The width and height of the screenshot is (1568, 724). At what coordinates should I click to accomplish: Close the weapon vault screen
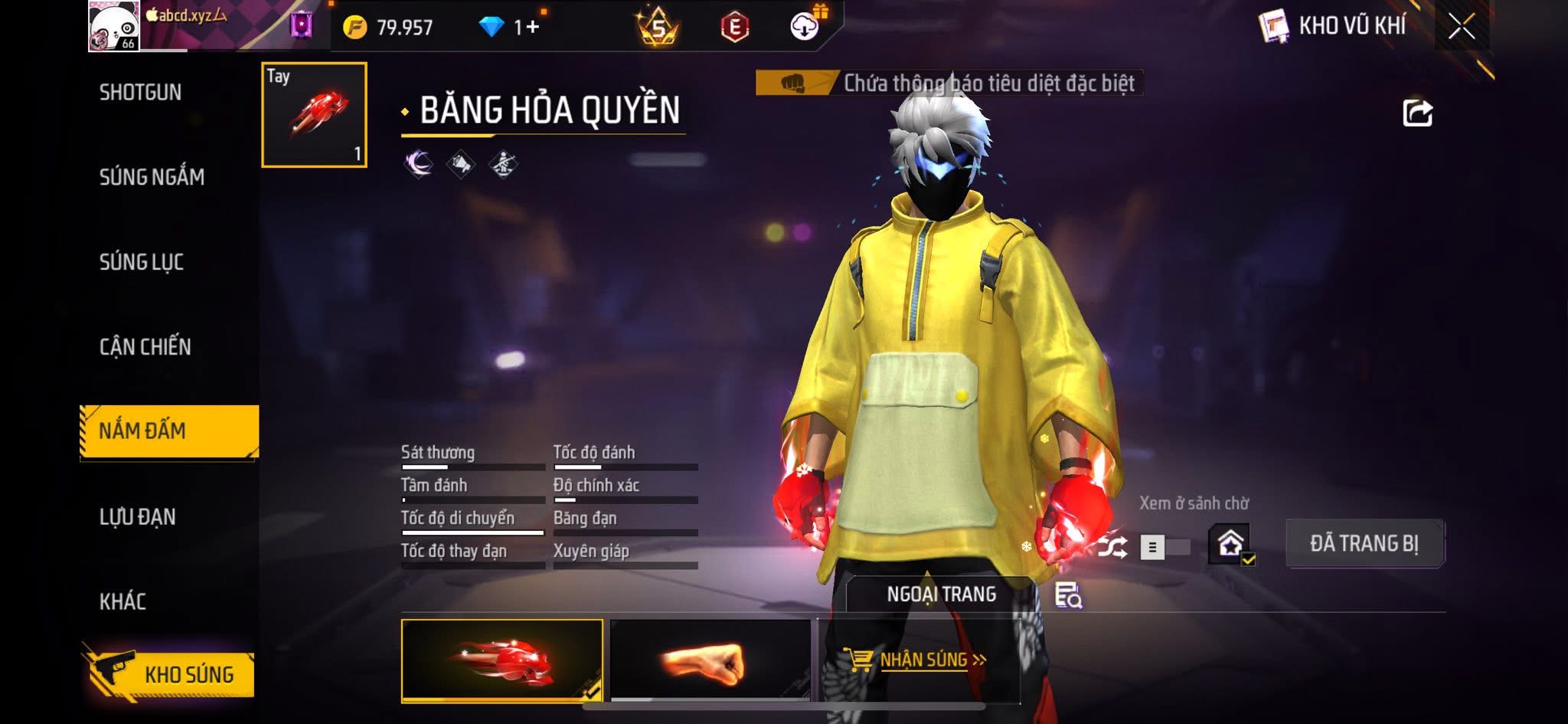coord(1461,27)
